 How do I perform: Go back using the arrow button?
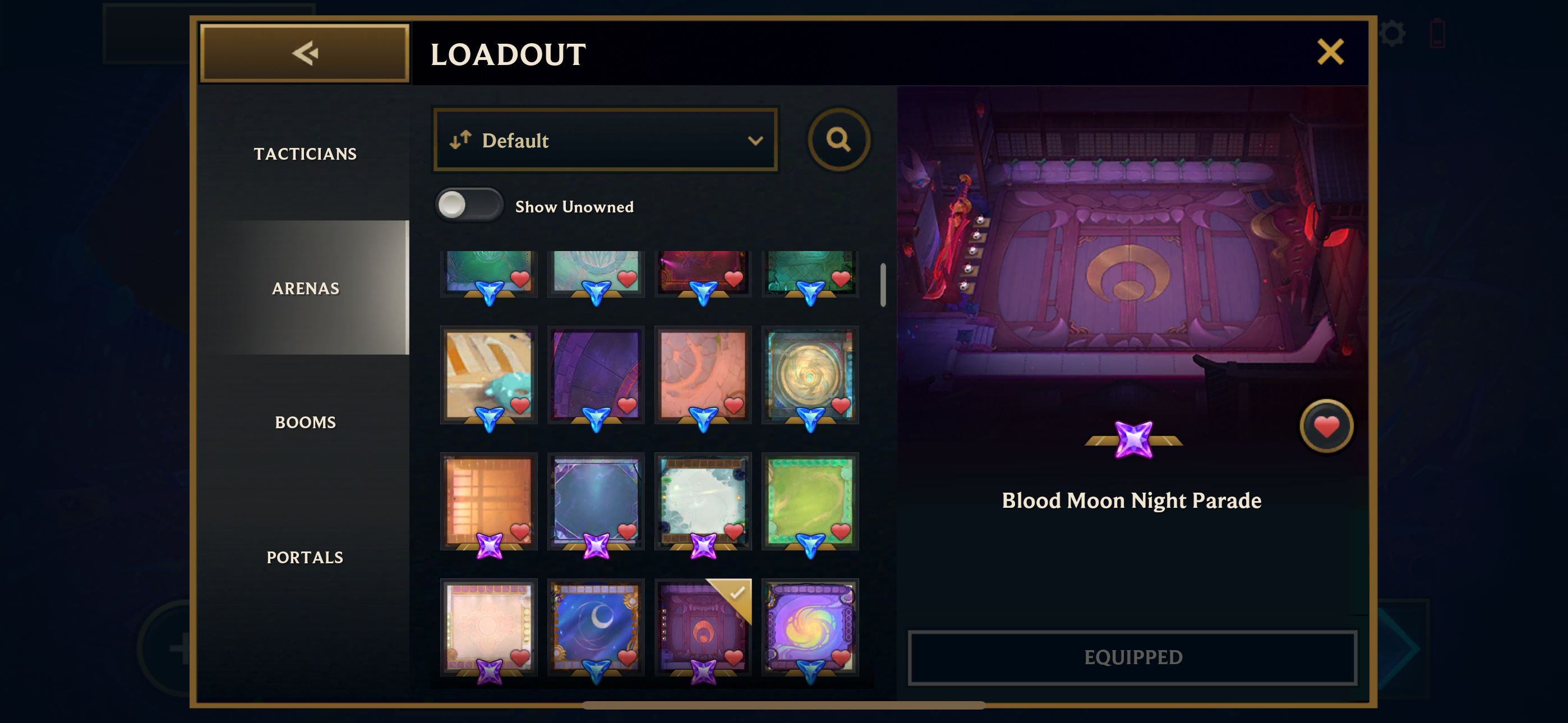pos(305,53)
